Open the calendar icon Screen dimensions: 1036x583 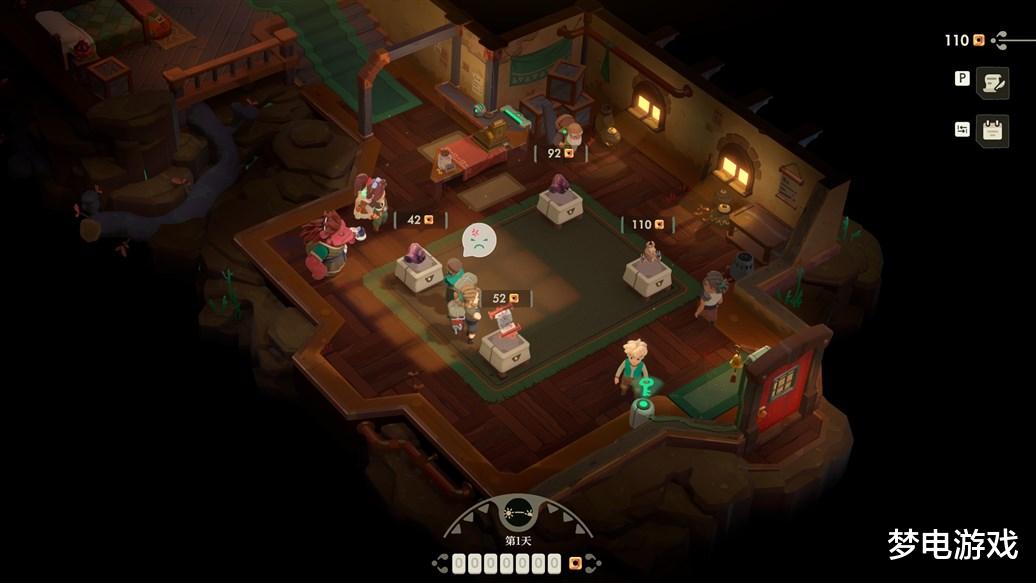pos(992,130)
